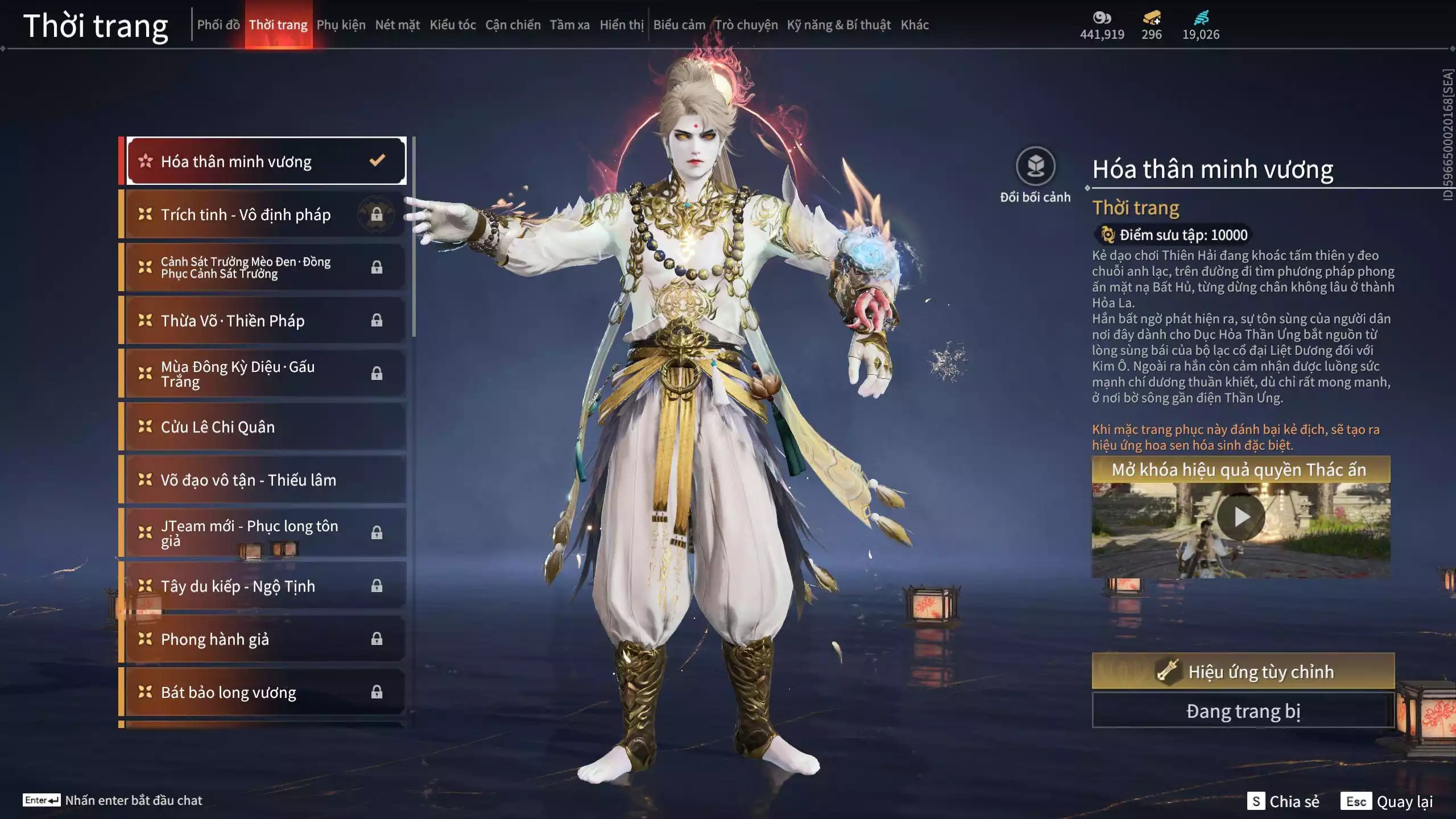Play the Thác ấn effect preview video
Image resolution: width=1456 pixels, height=819 pixels.
1240,518
